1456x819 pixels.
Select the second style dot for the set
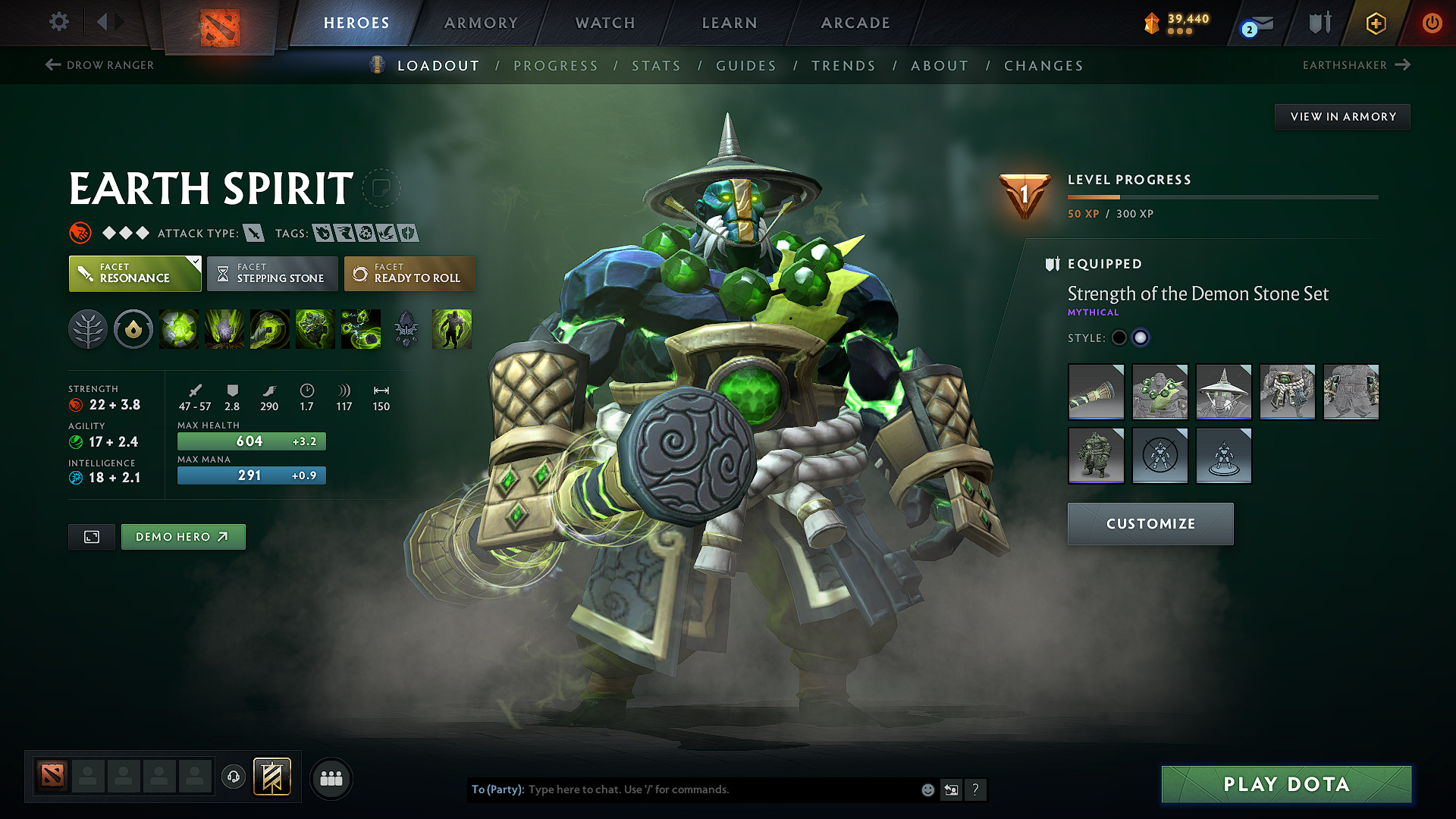click(1141, 337)
